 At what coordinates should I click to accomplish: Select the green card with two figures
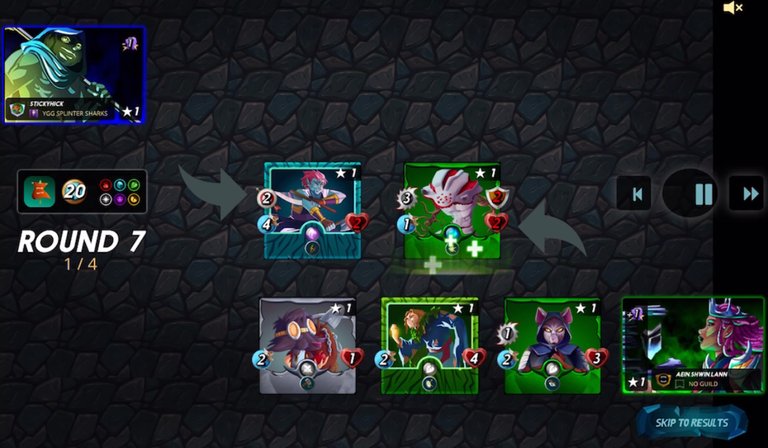(x=430, y=345)
